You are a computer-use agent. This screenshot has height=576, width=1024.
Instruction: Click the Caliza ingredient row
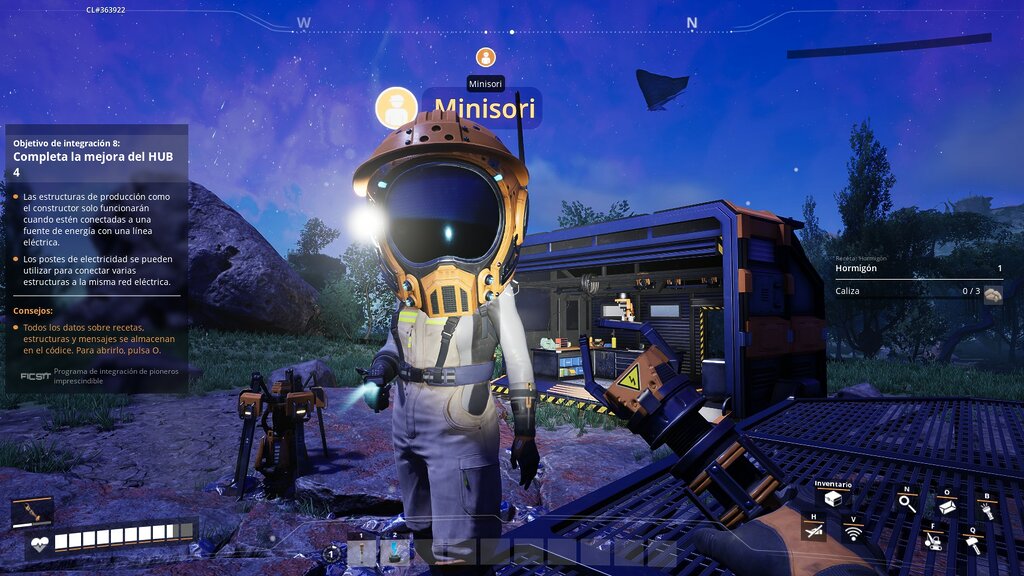click(918, 292)
